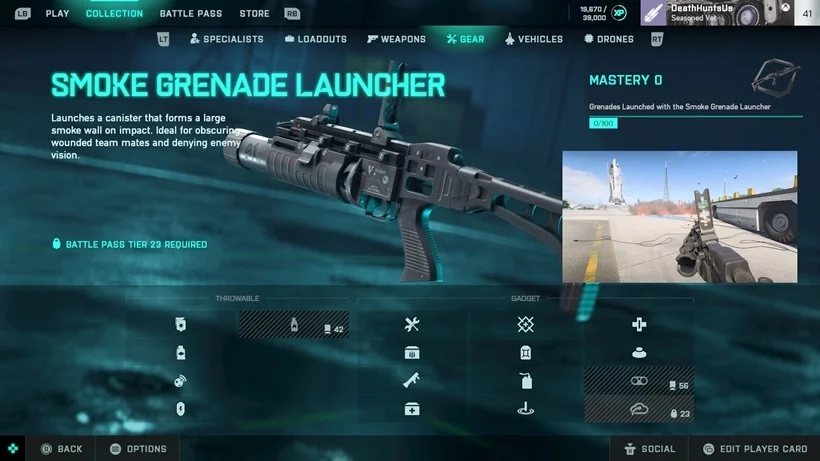Open the Loadouts category
This screenshot has width=820, height=461.
316,39
